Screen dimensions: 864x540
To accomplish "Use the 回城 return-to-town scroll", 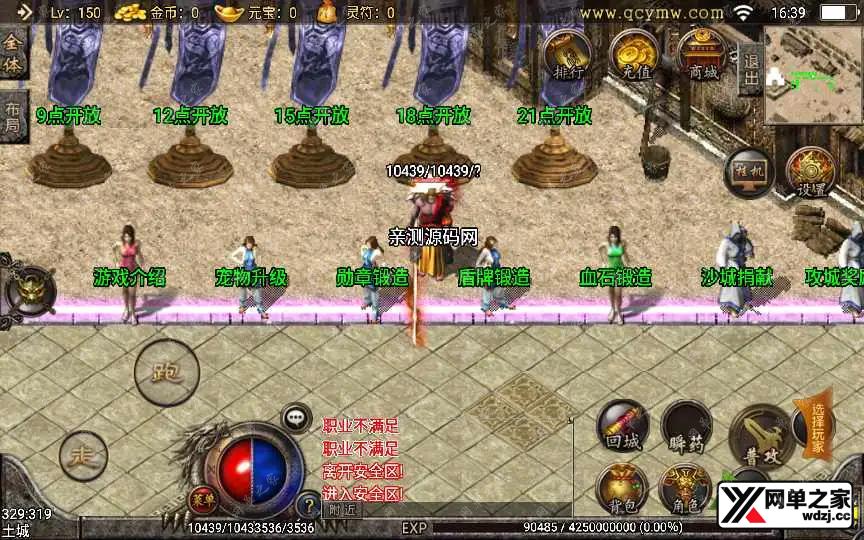I will tap(622, 425).
